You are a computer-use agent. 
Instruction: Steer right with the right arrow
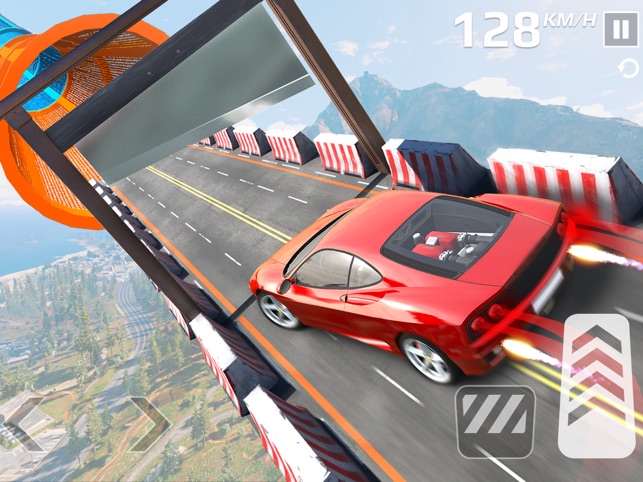point(146,423)
